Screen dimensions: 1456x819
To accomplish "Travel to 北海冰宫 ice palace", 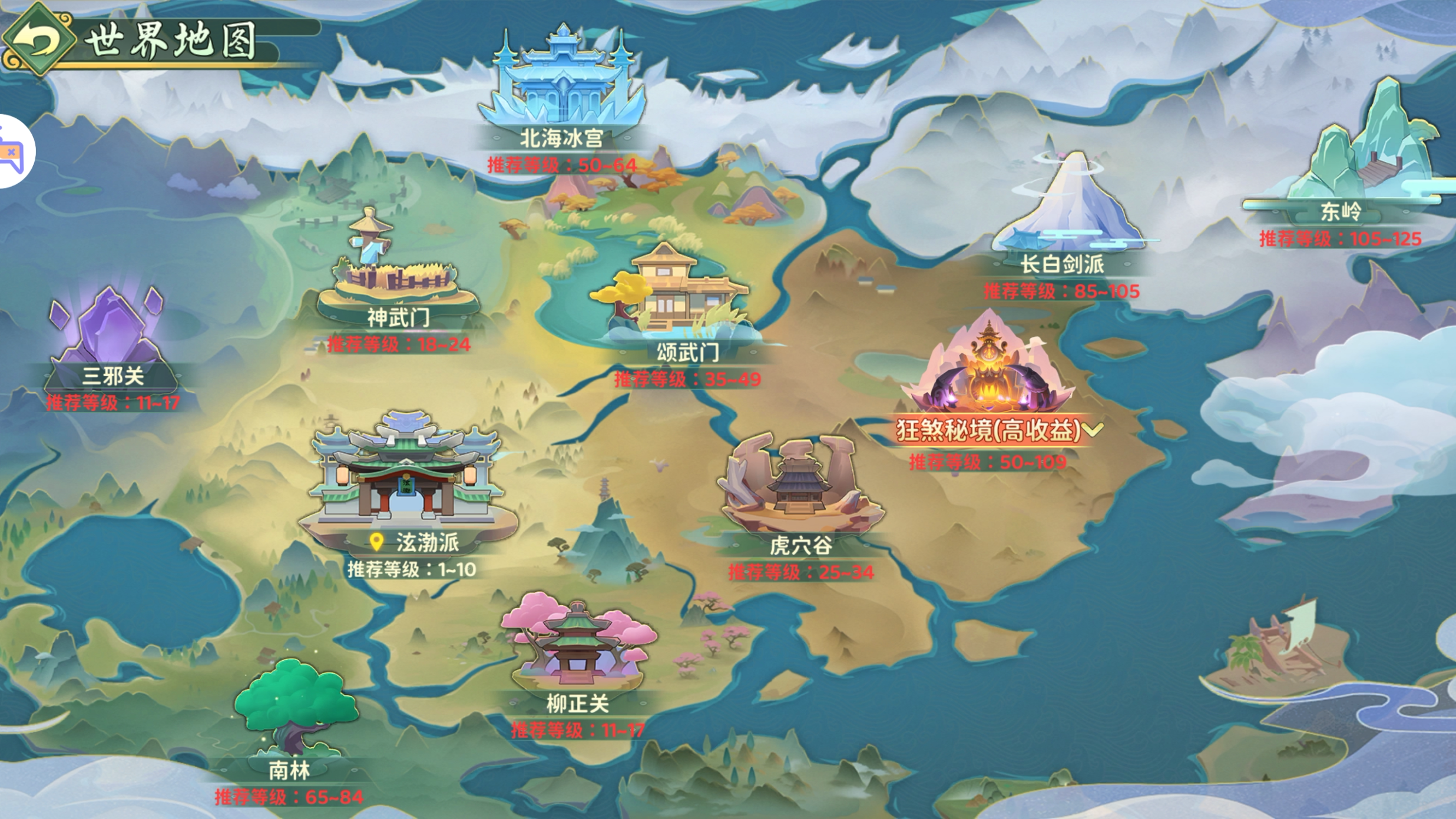I will (562, 82).
